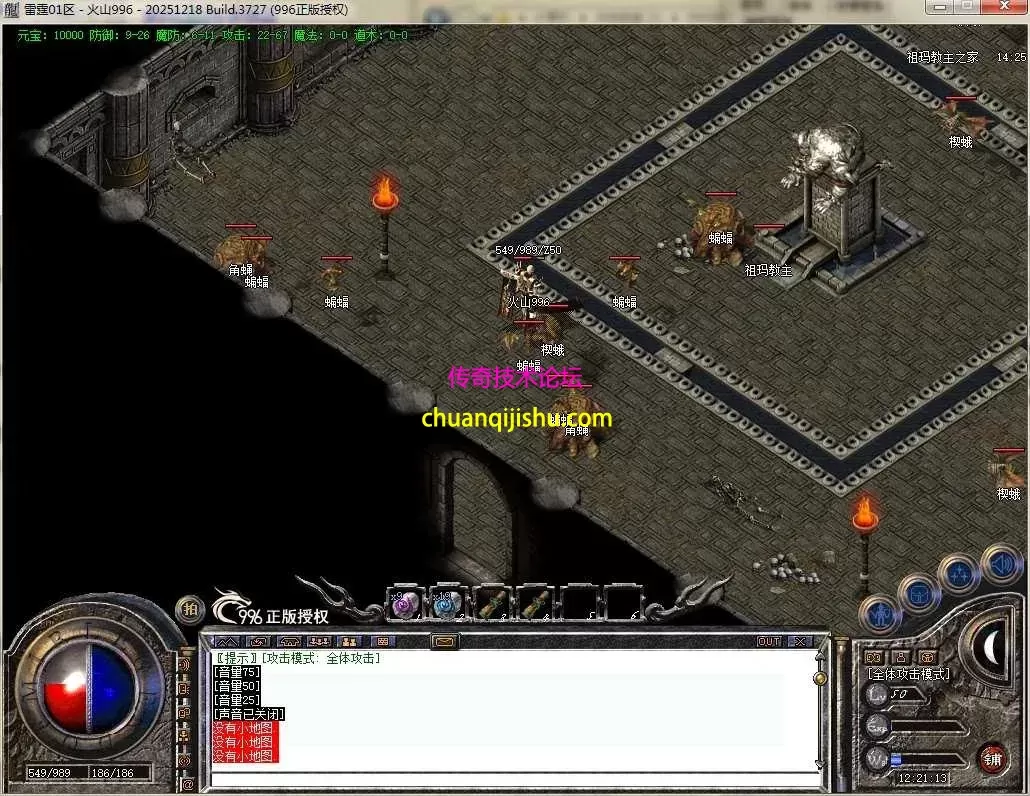Use the blue potion in belt slot 2

[447, 604]
